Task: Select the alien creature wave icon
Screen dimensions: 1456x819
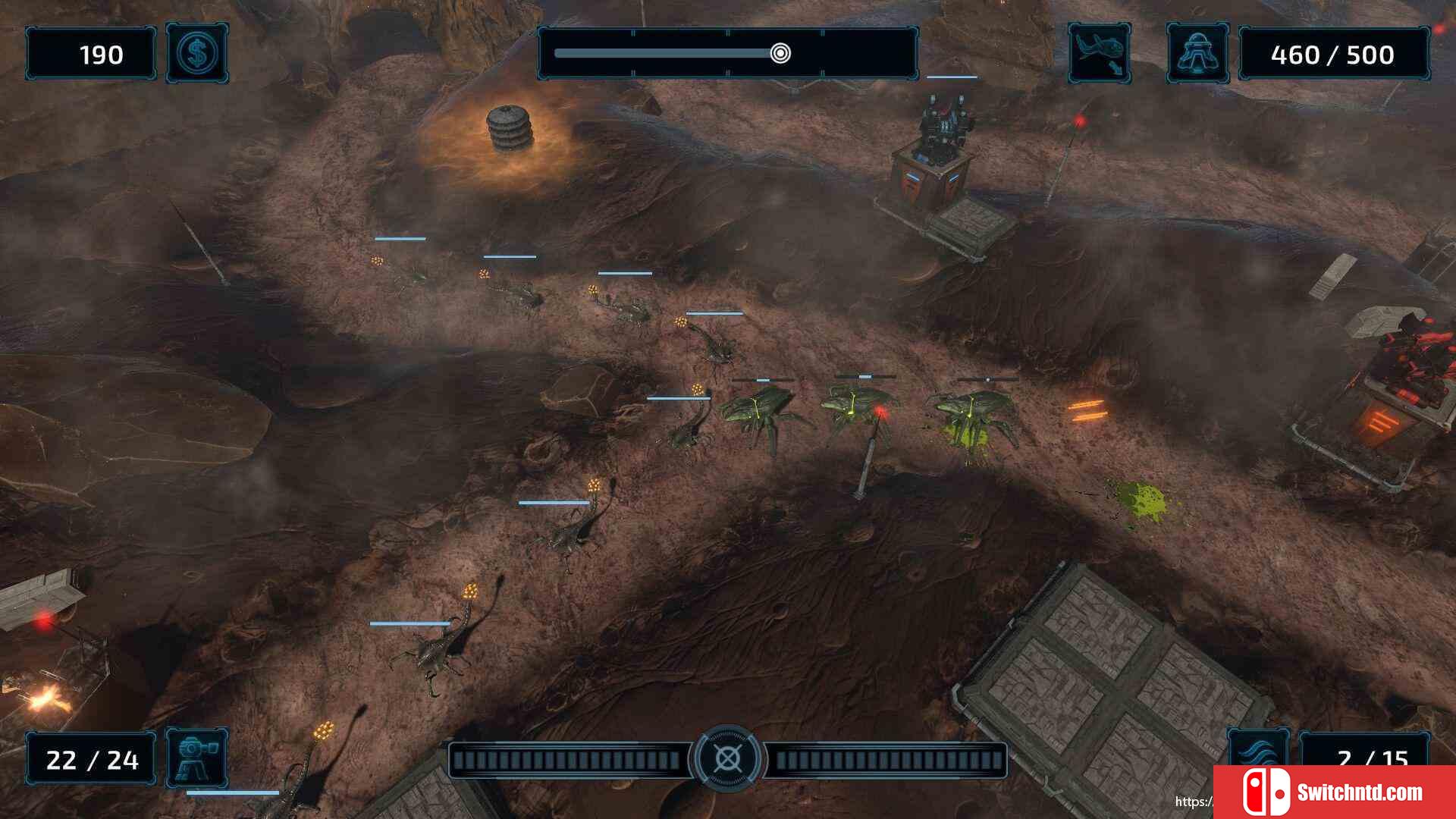Action: [1099, 53]
